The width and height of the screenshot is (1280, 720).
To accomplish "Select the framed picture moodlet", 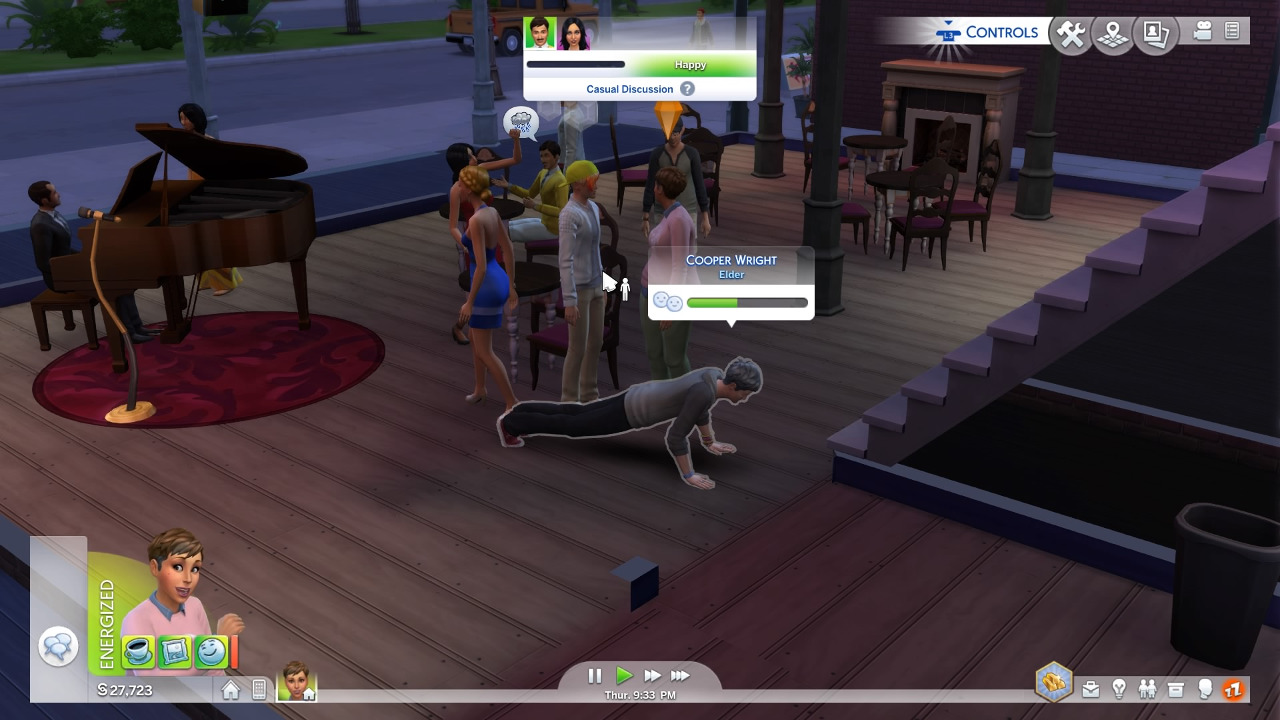I will (175, 652).
